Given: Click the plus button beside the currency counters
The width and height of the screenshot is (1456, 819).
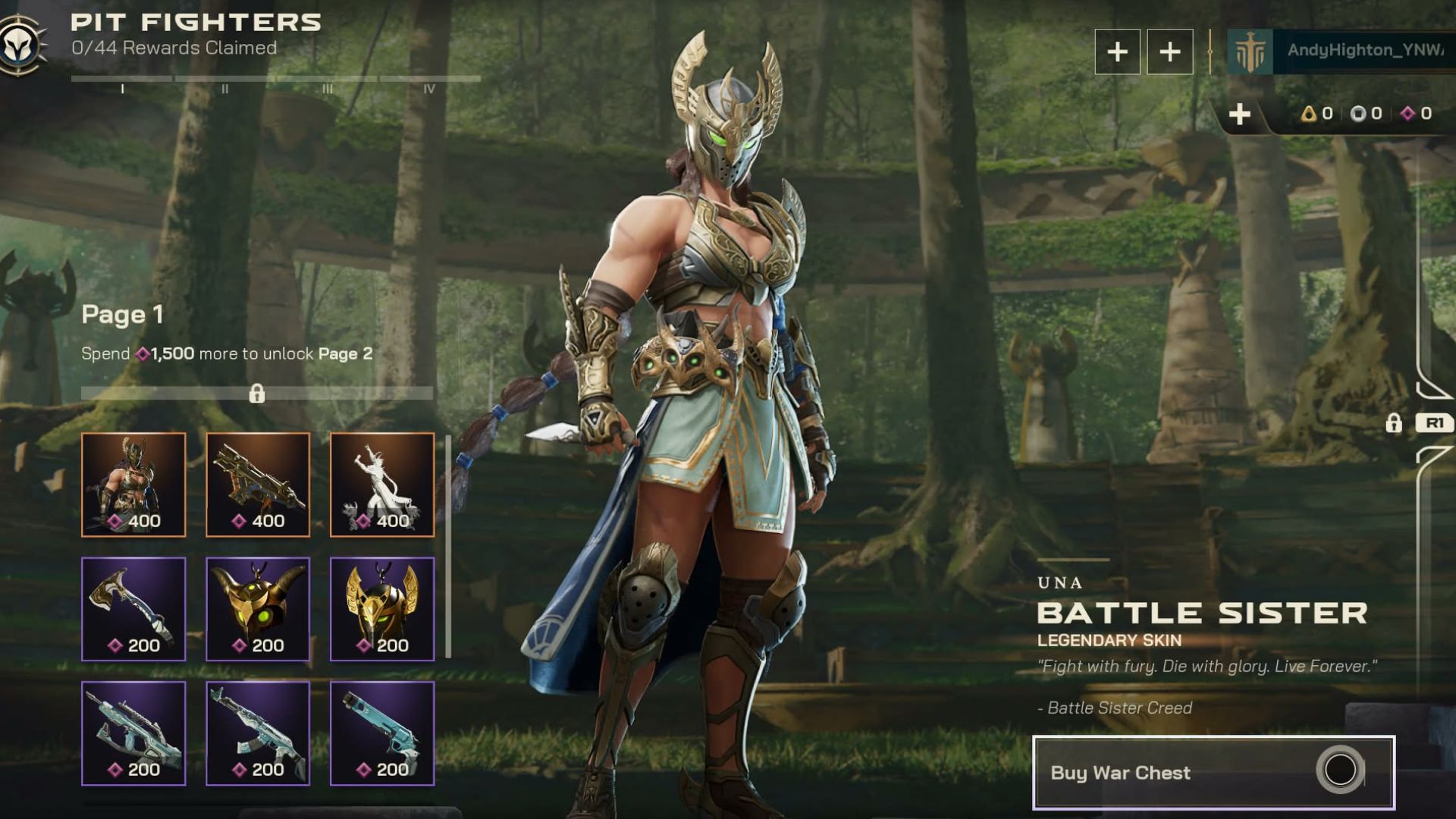Looking at the screenshot, I should 1240,115.
